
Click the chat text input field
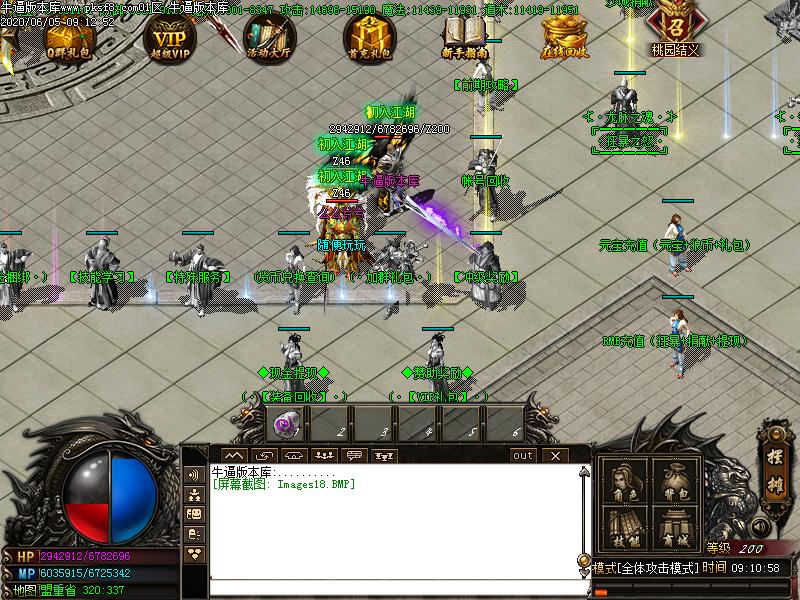[x=395, y=585]
